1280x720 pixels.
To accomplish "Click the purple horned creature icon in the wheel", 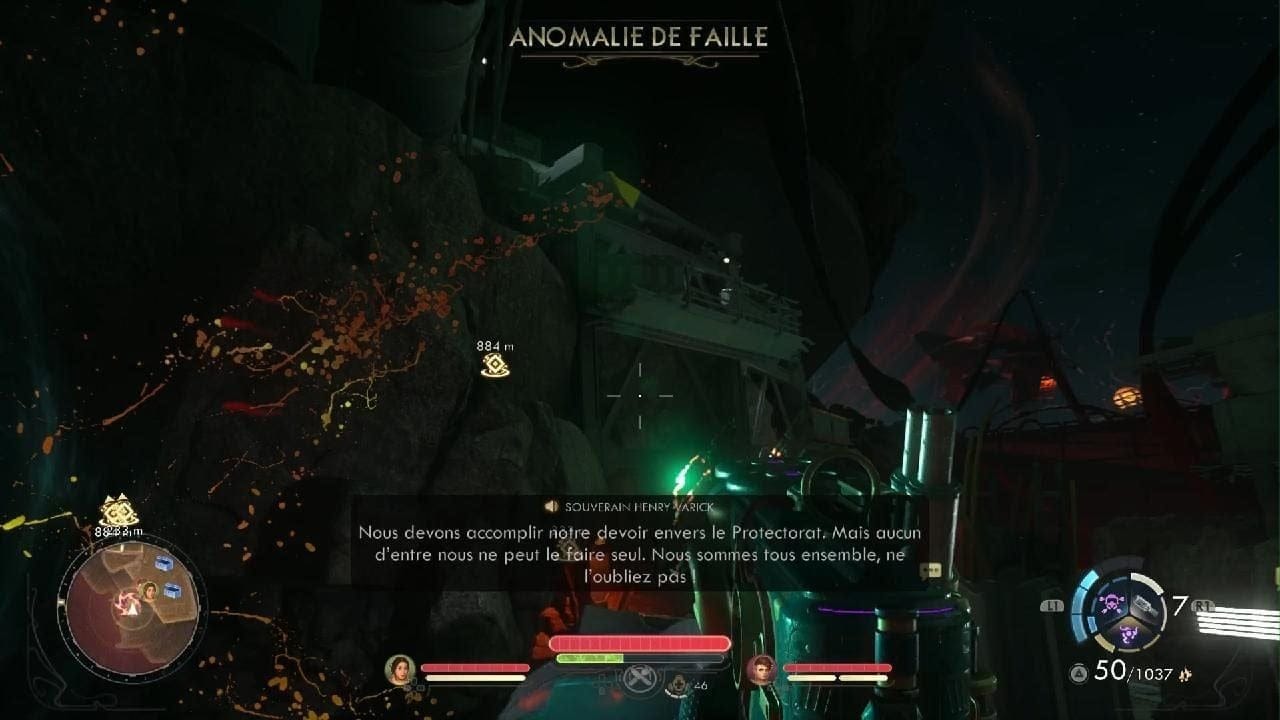I will click(x=1128, y=634).
